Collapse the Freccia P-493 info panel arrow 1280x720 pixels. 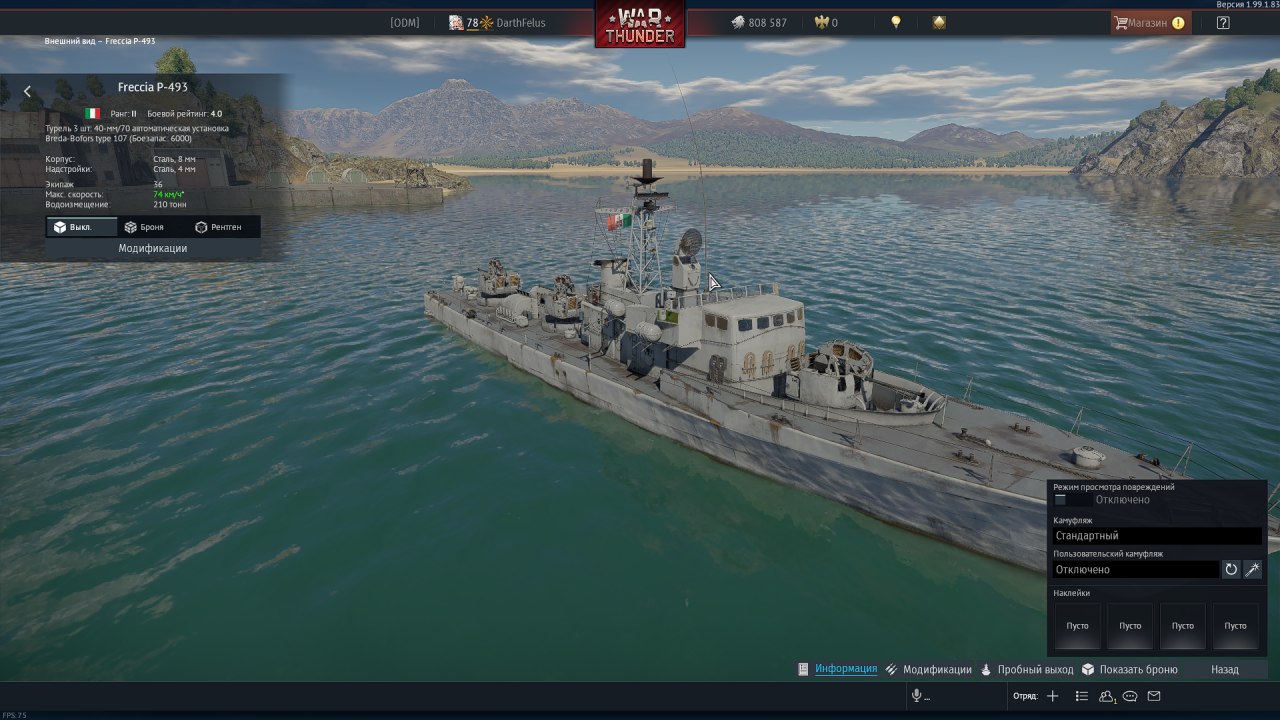pos(27,91)
